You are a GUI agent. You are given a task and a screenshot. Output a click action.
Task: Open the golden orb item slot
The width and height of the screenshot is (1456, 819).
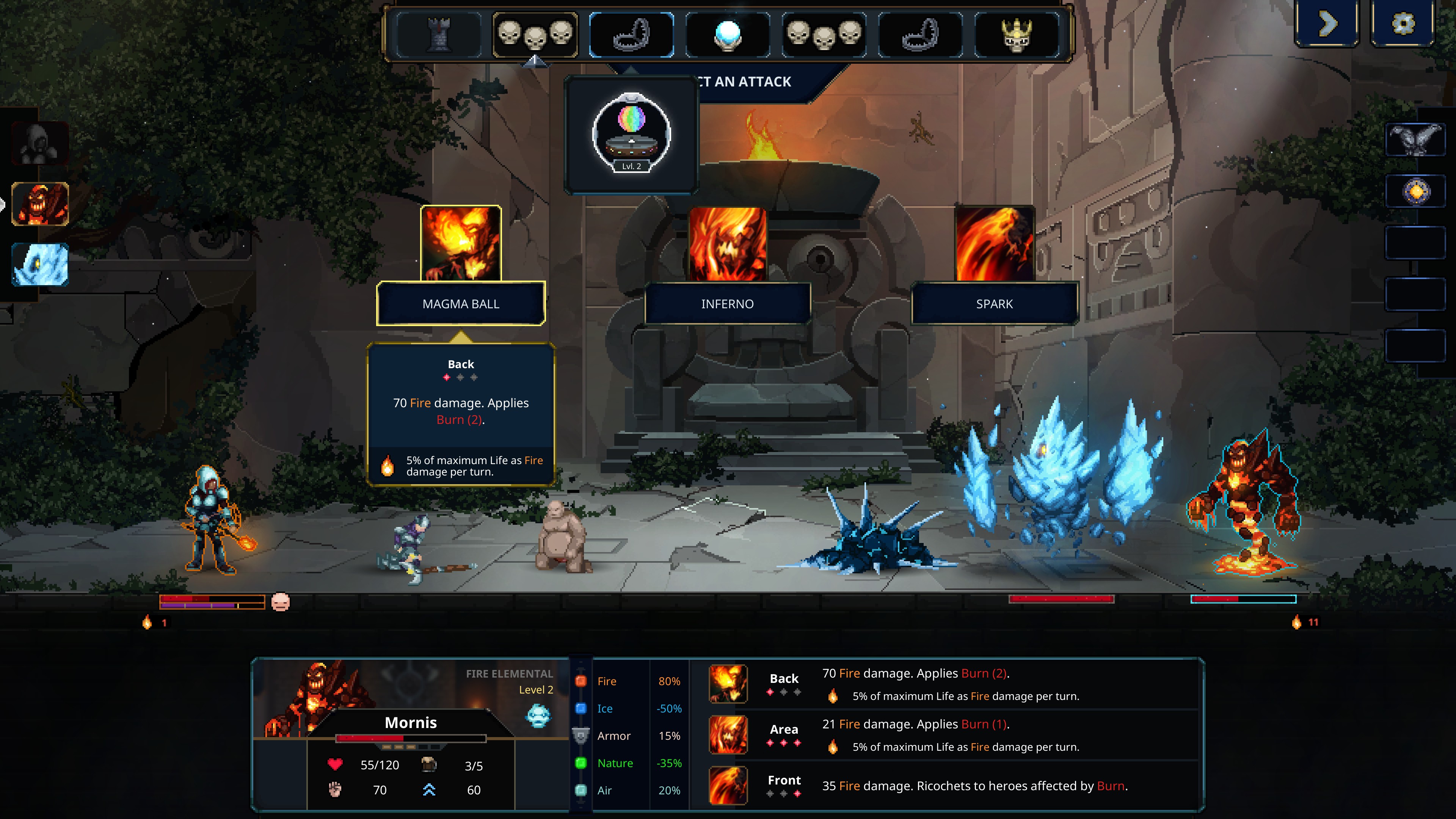[1415, 191]
